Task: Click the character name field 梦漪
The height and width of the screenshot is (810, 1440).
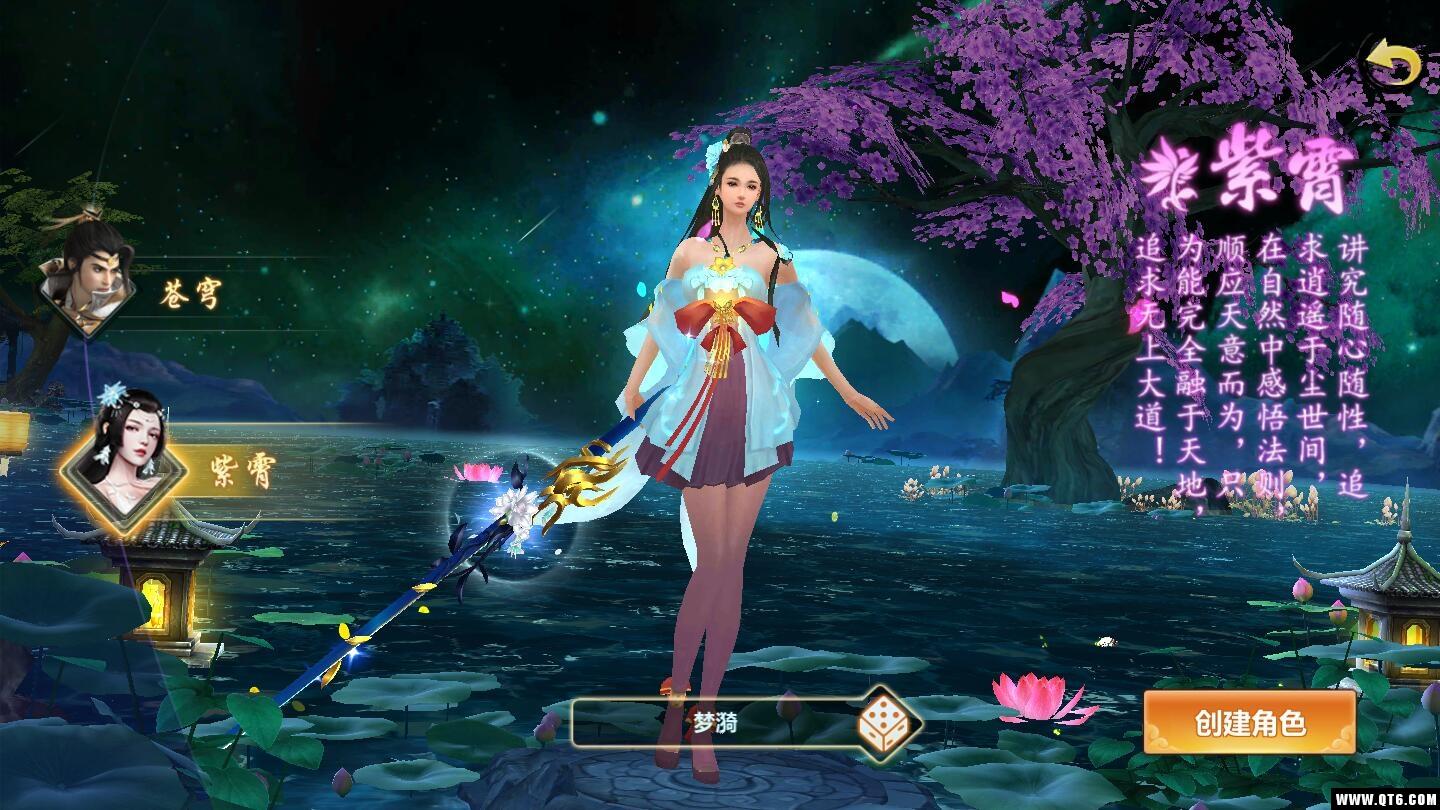Action: 715,724
